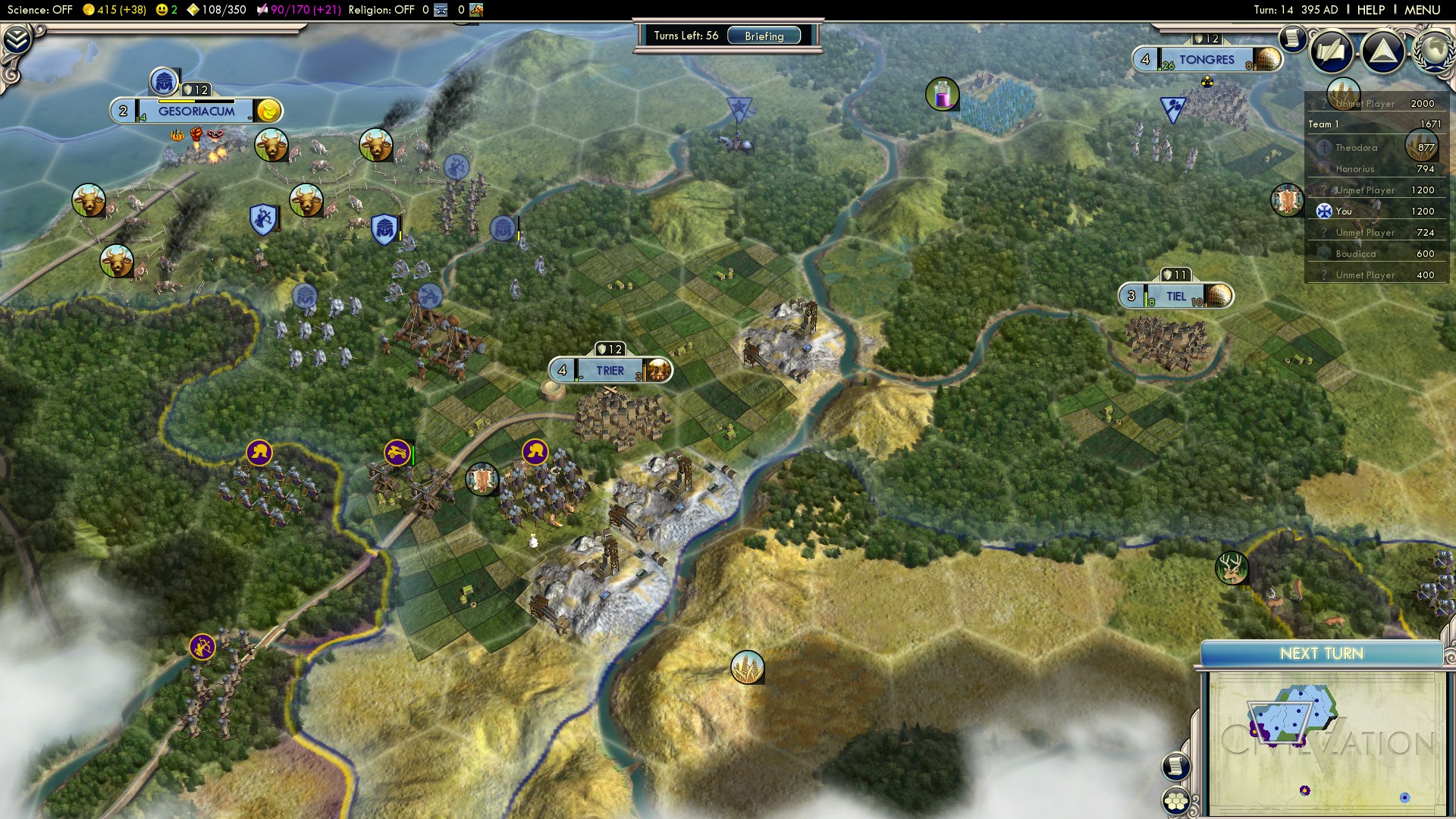Open the advisors scroll-and-quill icon
Screen dimensions: 1456x819
coord(1332,52)
